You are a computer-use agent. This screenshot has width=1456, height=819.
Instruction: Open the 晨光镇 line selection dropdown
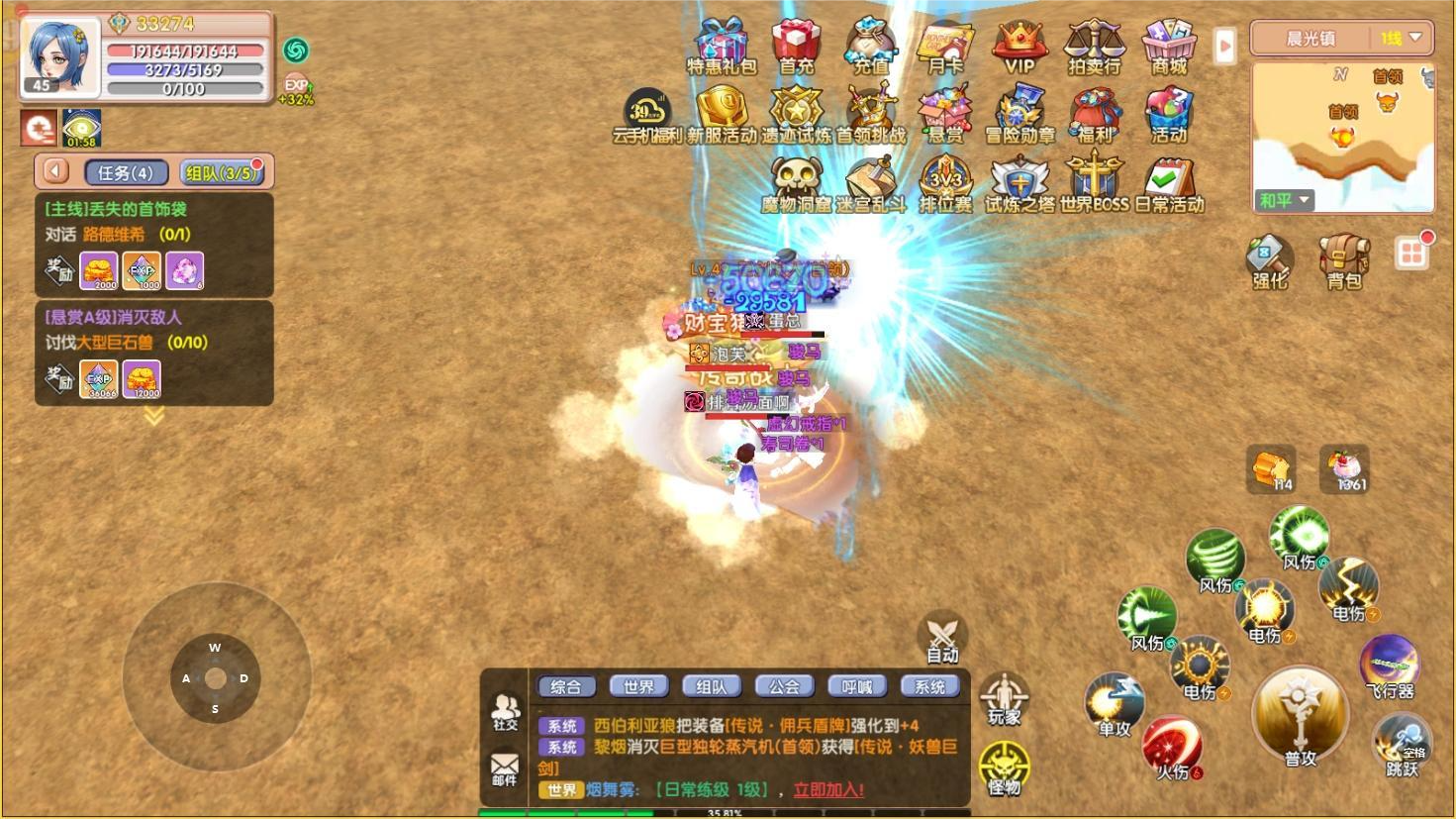1341,39
